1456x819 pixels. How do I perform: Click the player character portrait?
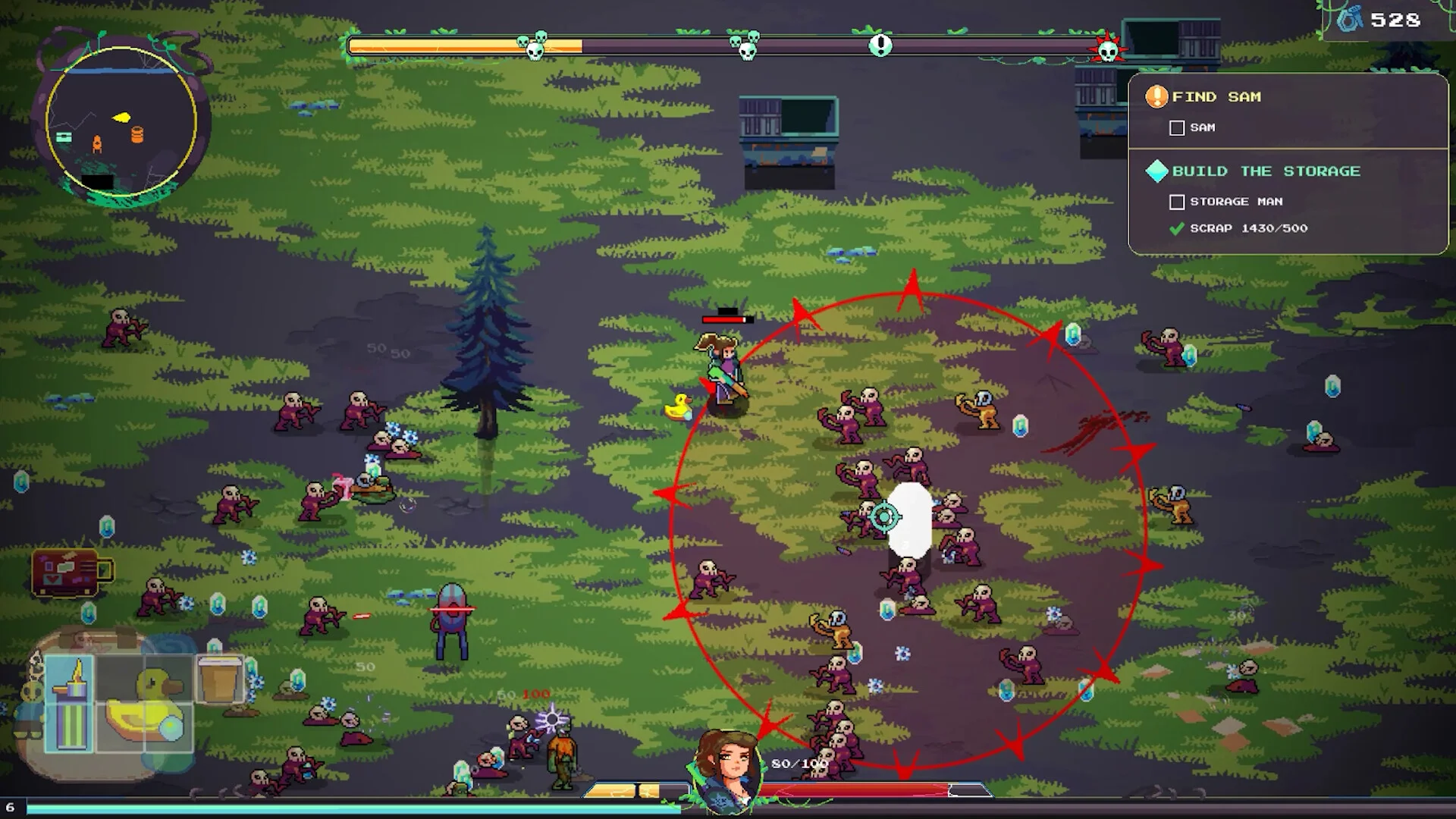(727, 767)
